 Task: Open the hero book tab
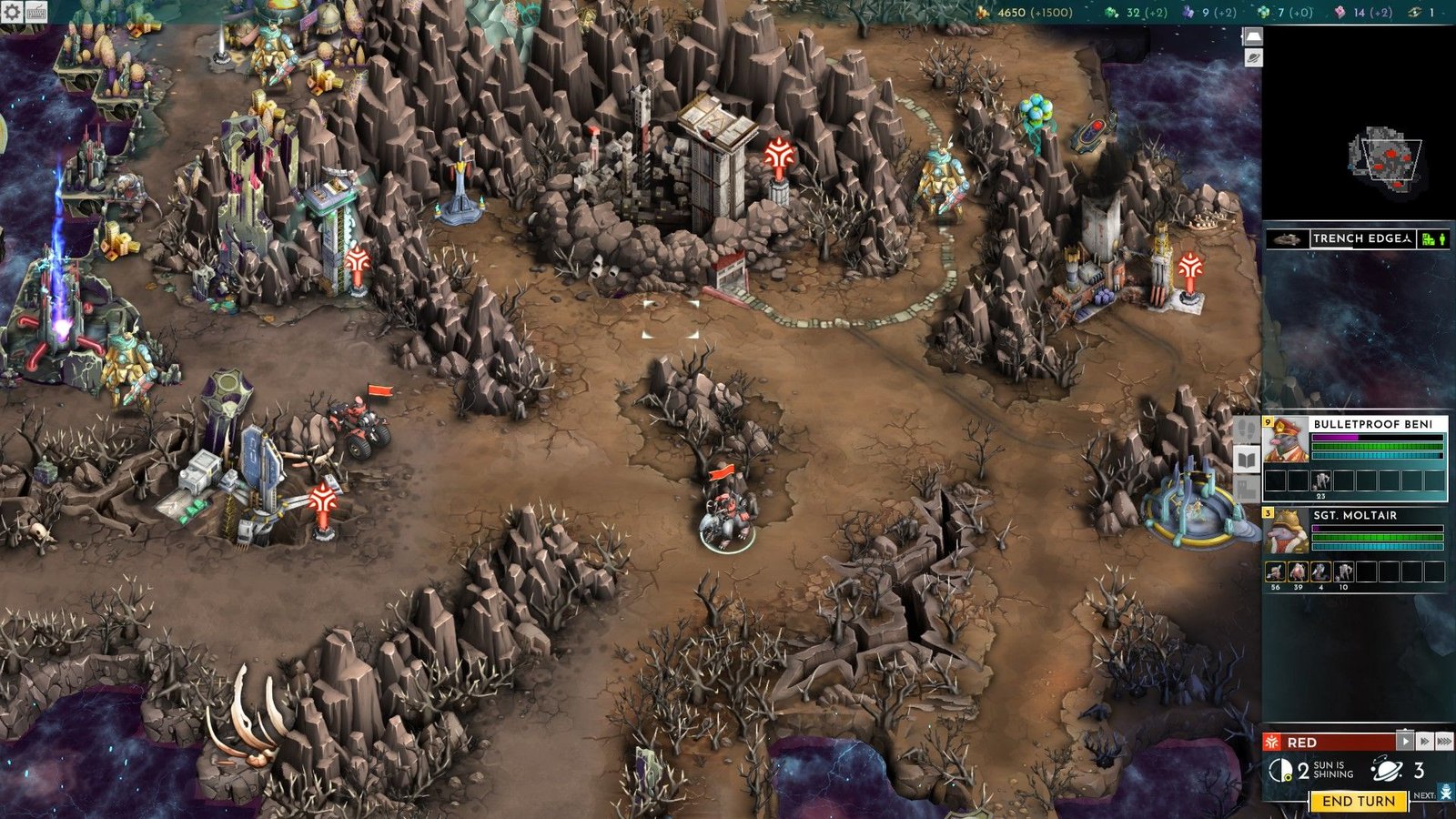click(x=1247, y=459)
